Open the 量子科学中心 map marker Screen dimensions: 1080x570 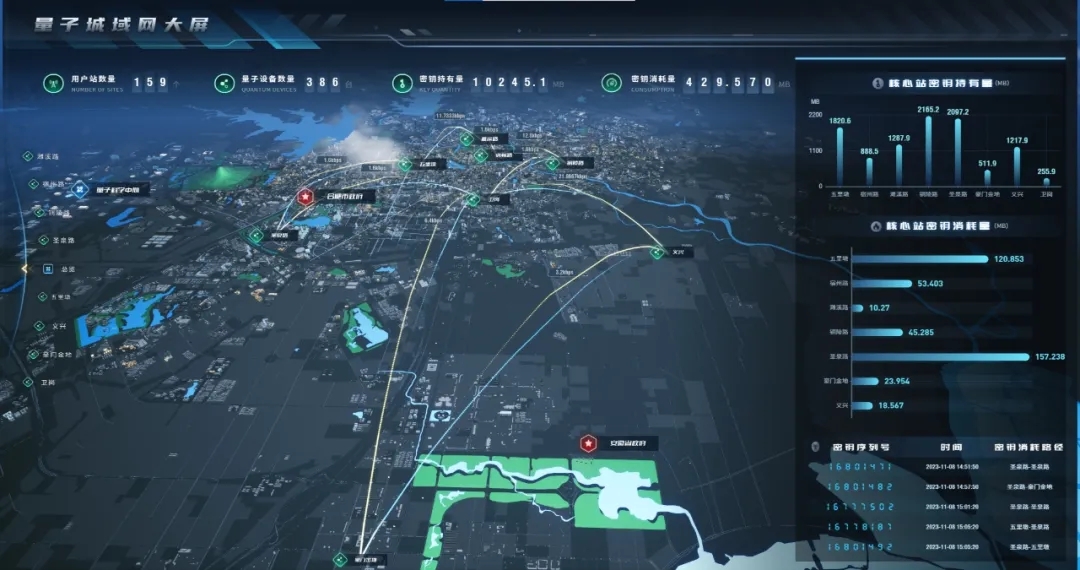tap(82, 188)
